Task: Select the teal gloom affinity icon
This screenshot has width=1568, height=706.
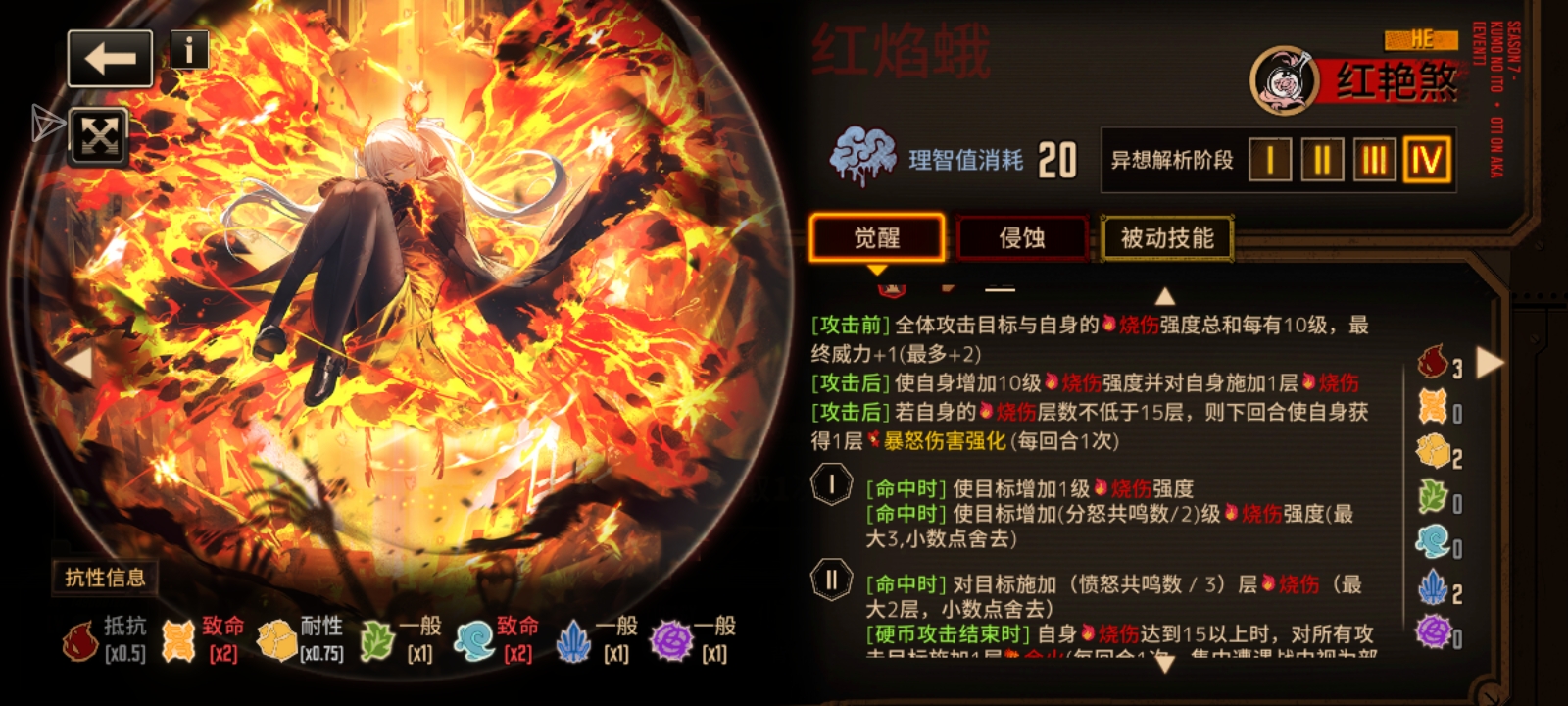Action: (1433, 537)
